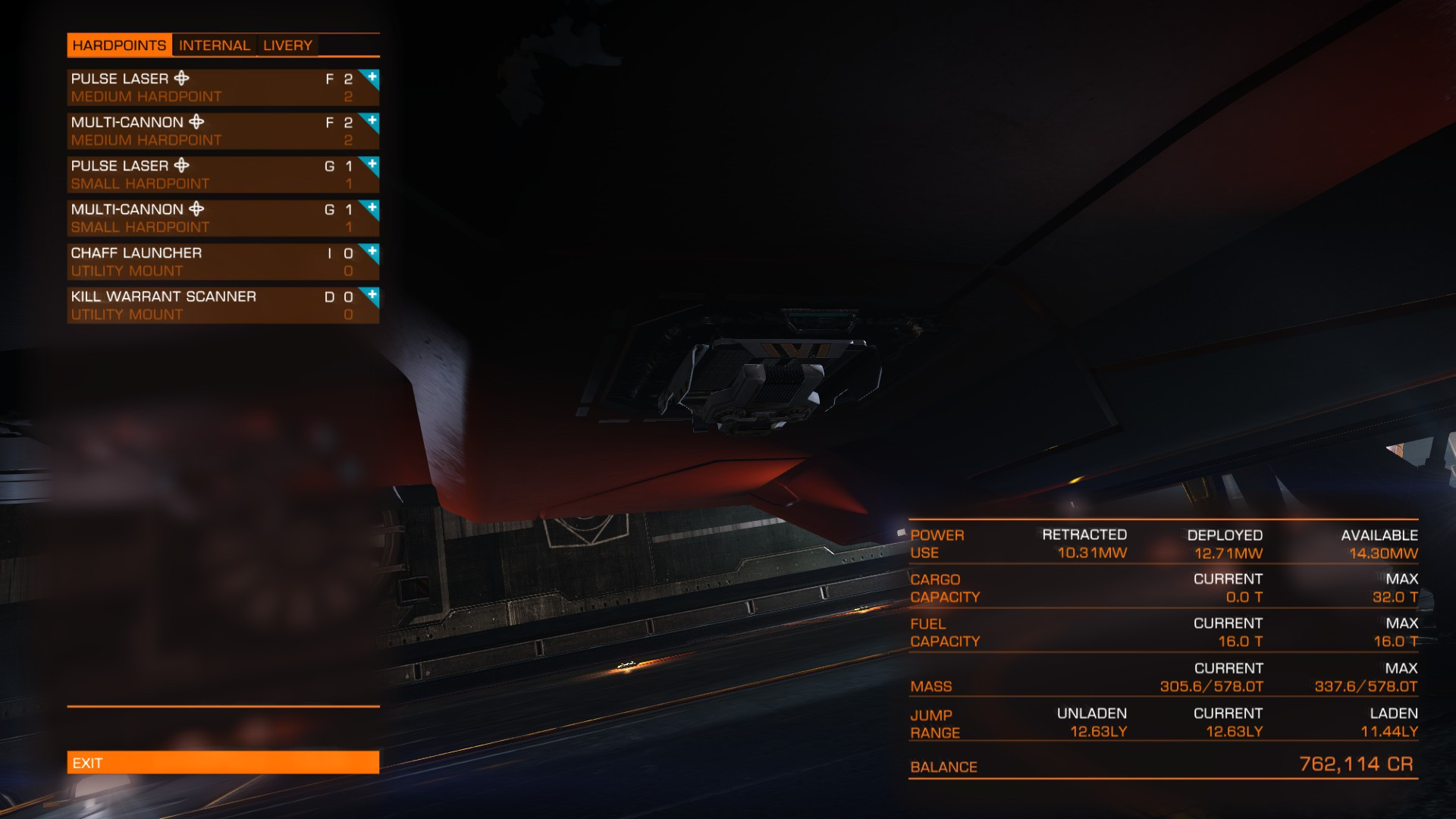Viewport: 1456px width, 819px height.
Task: Open the Internal tab
Action: coord(214,45)
